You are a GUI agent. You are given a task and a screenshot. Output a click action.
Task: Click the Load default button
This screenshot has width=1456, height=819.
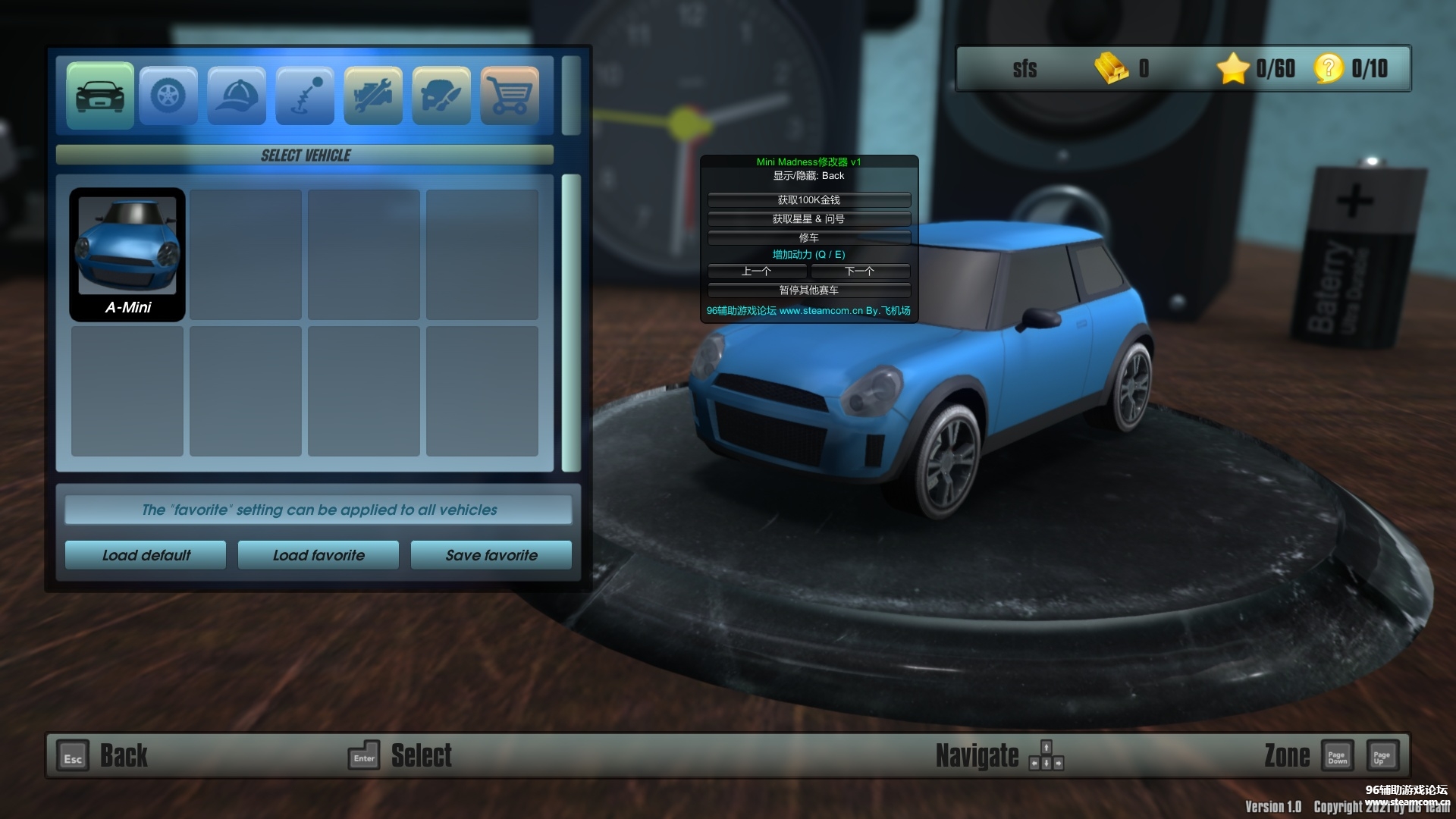[146, 555]
